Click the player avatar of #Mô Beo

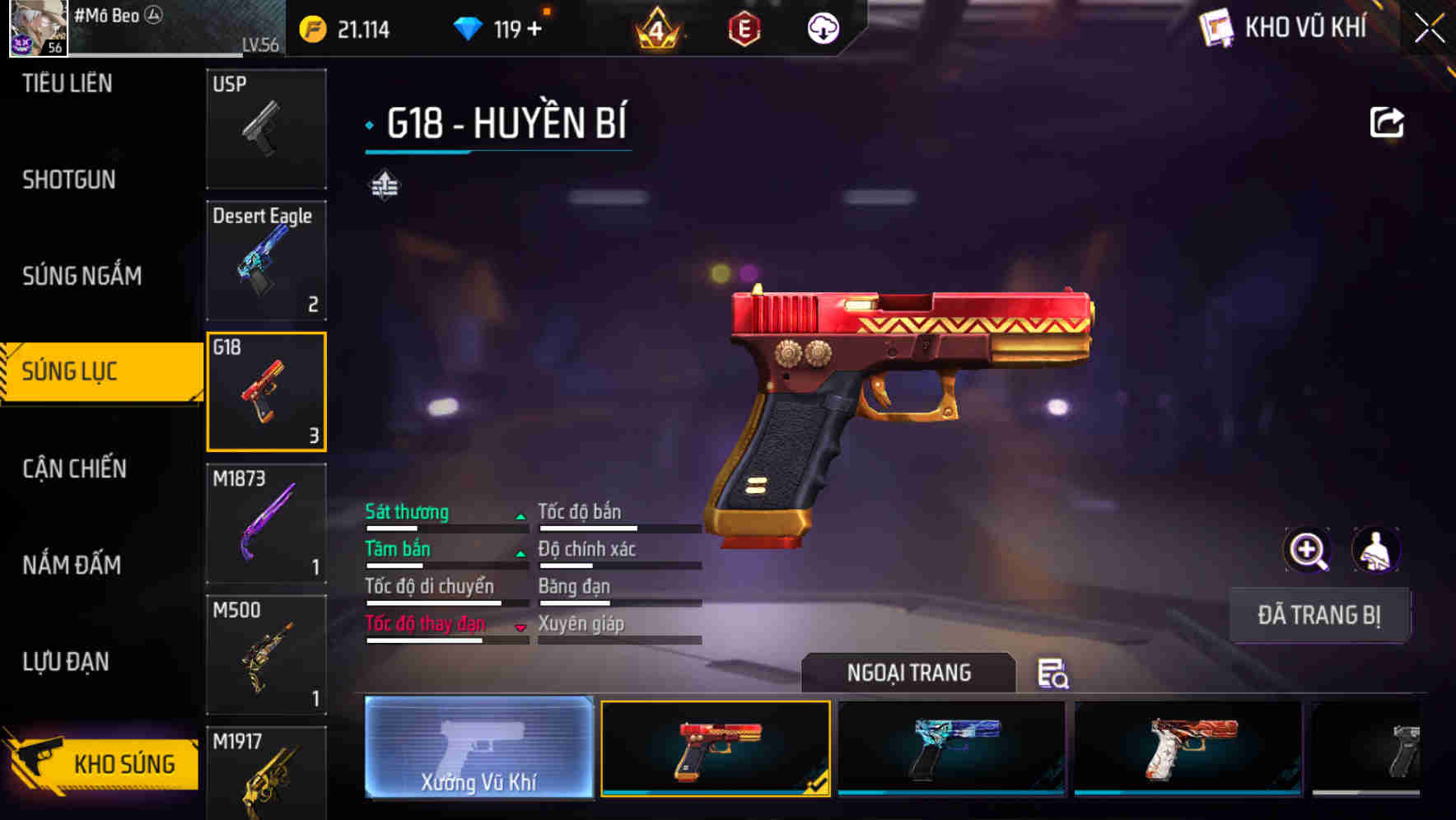36,29
